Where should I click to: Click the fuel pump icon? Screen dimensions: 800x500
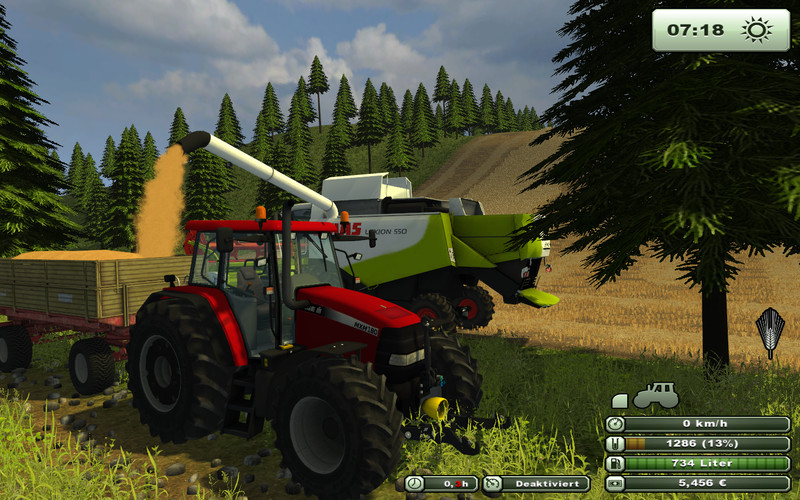tap(617, 463)
